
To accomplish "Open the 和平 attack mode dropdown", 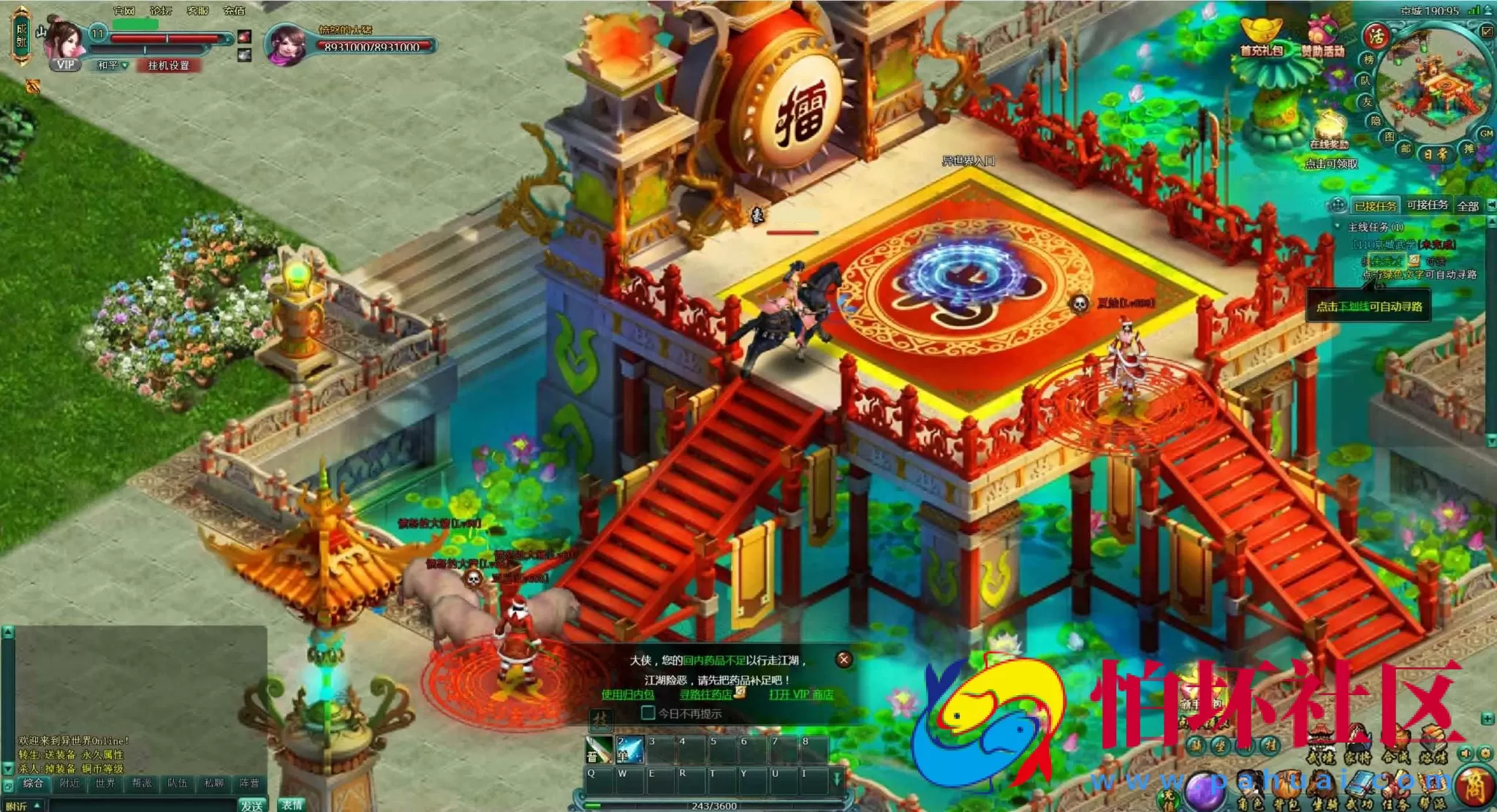I will (x=113, y=66).
